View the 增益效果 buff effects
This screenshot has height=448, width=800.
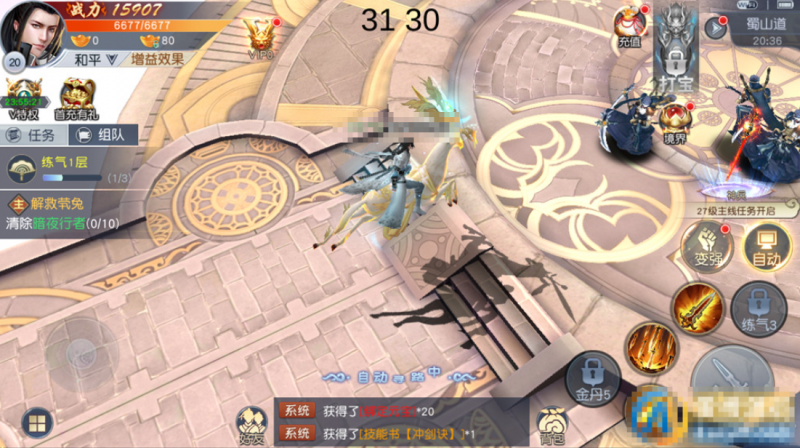(x=158, y=59)
